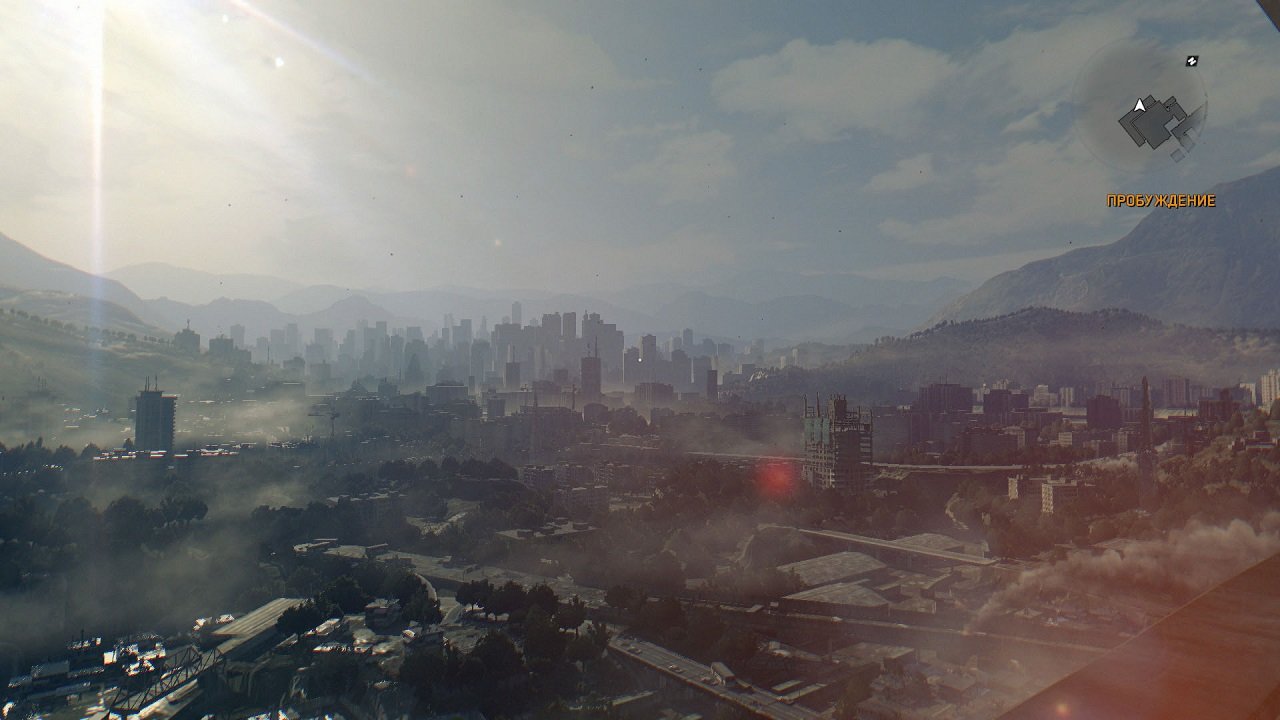
Task: Open the ПРОБУЖДЕНИЕ mission title
Action: (1162, 199)
